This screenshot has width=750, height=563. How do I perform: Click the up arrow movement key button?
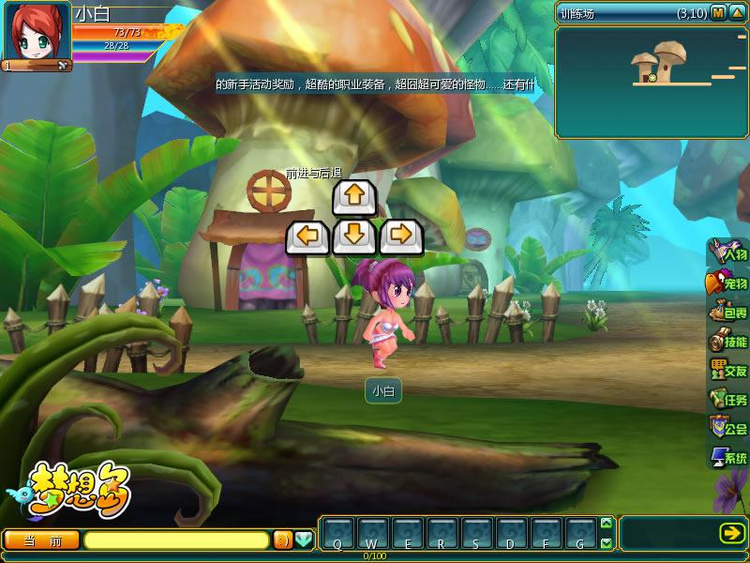(354, 196)
